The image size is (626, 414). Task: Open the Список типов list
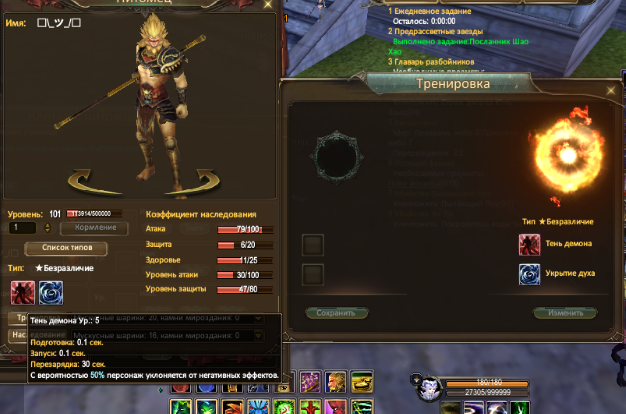tap(65, 247)
